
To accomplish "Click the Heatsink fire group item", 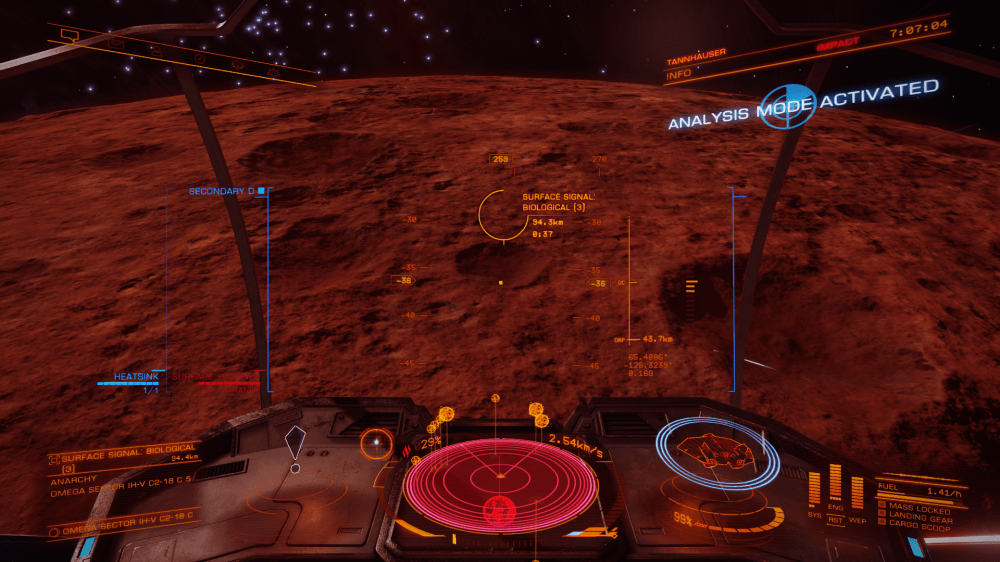I will [x=135, y=377].
